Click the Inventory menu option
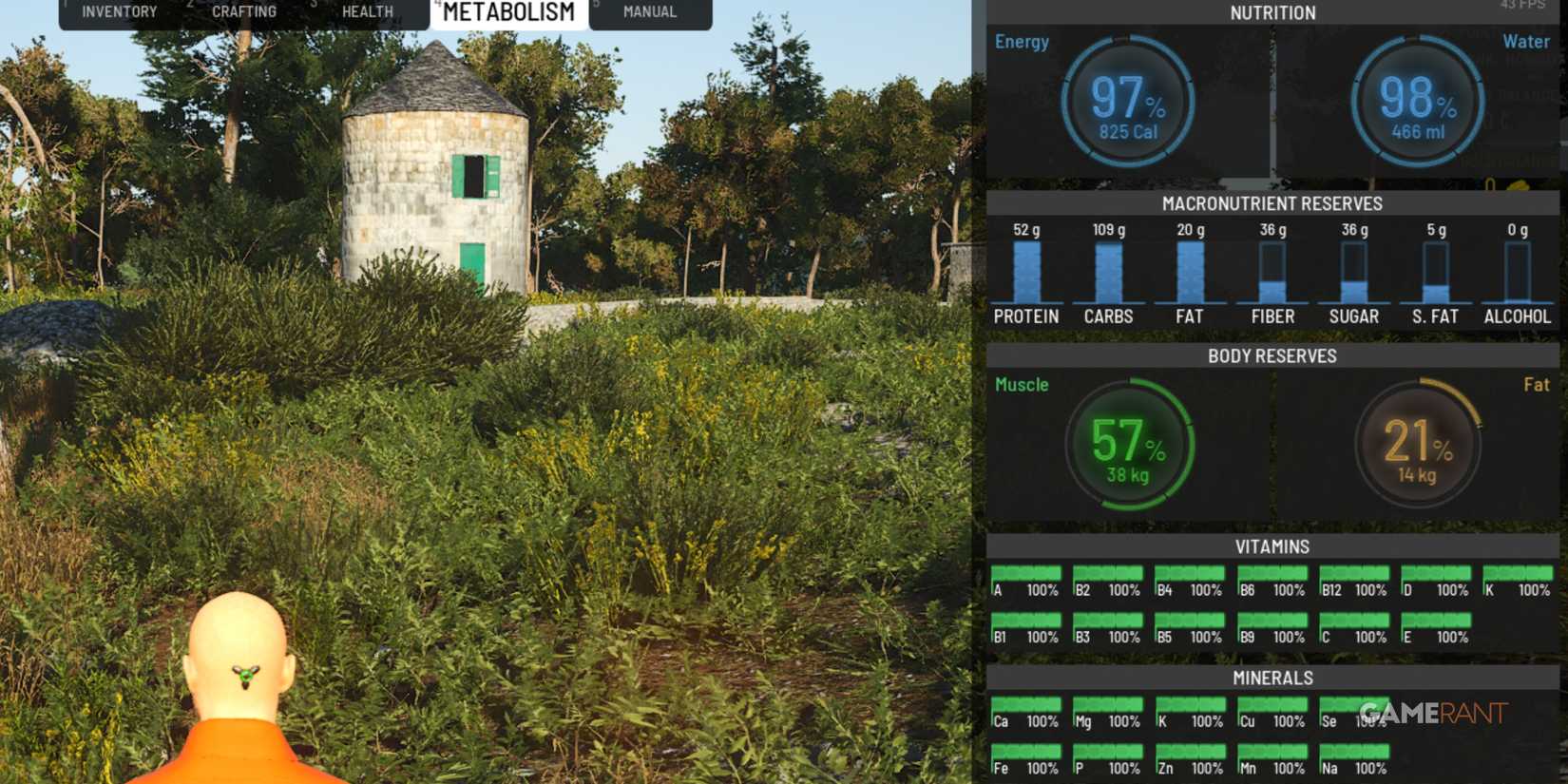The height and width of the screenshot is (784, 1568). tap(119, 11)
